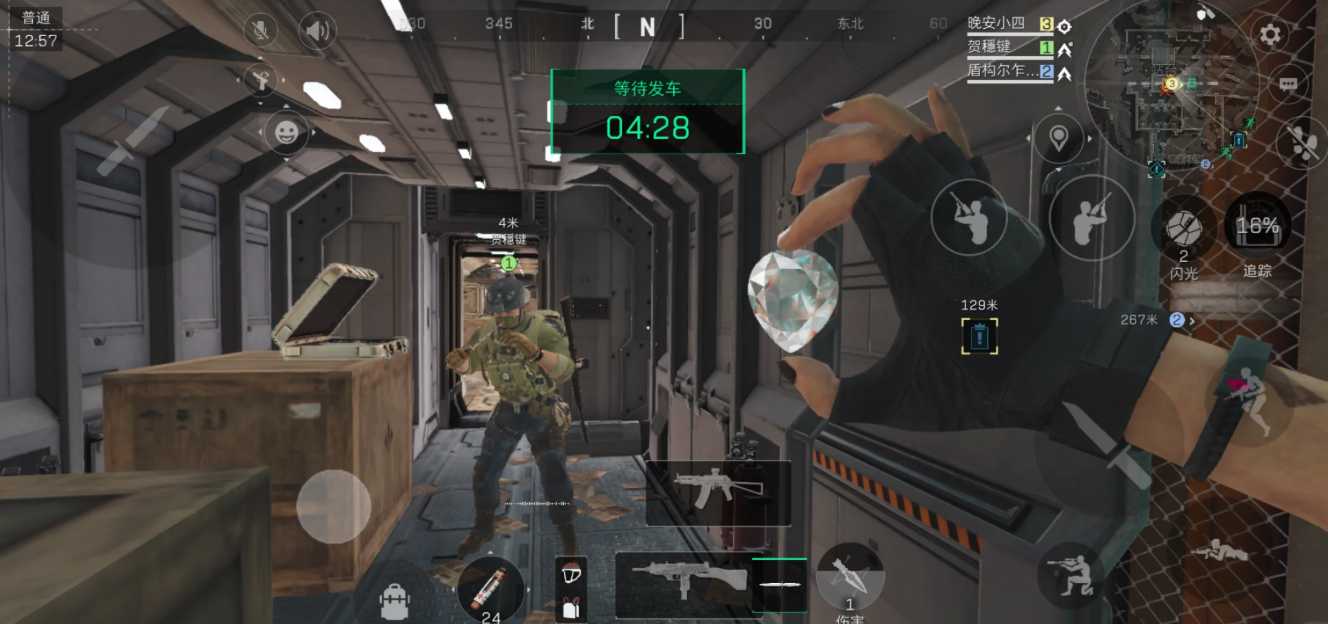Open the gear settings menu
Screen dimensions: 1328x624
pos(1270,36)
